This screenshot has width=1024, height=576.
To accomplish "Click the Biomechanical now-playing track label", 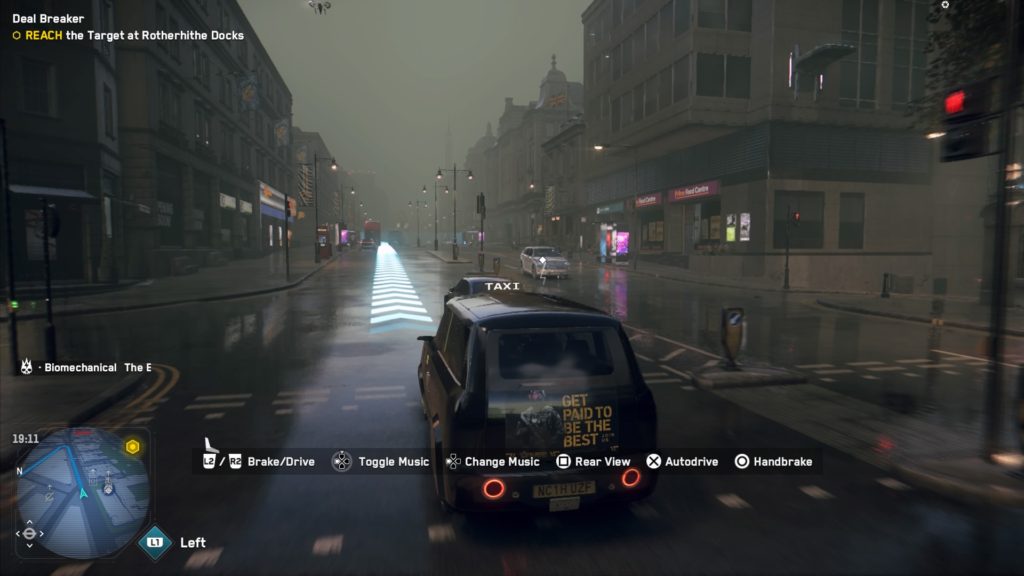I will [85, 367].
